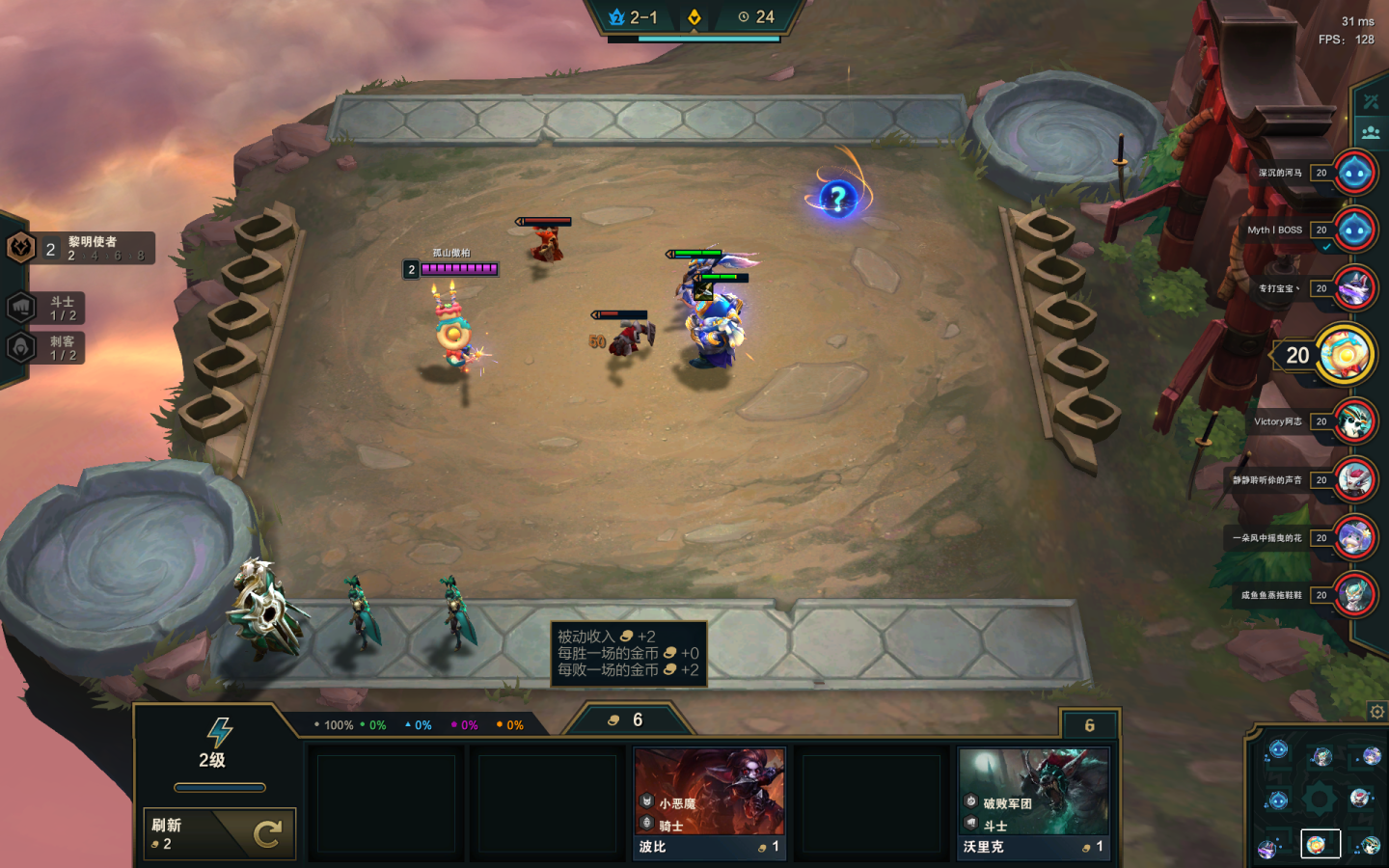Purchase the 沃里克 champion card
This screenshot has width=1389, height=868.
1033,803
